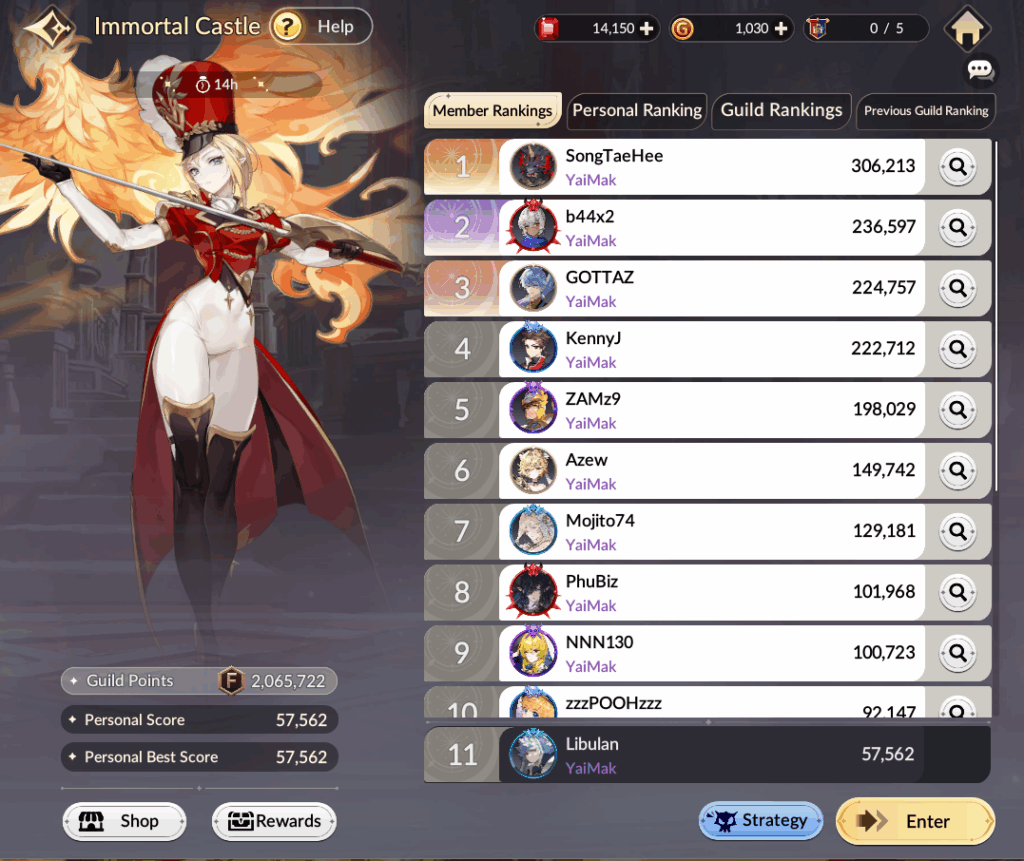This screenshot has height=861, width=1024.
Task: Open the Strategy panel
Action: (x=760, y=821)
